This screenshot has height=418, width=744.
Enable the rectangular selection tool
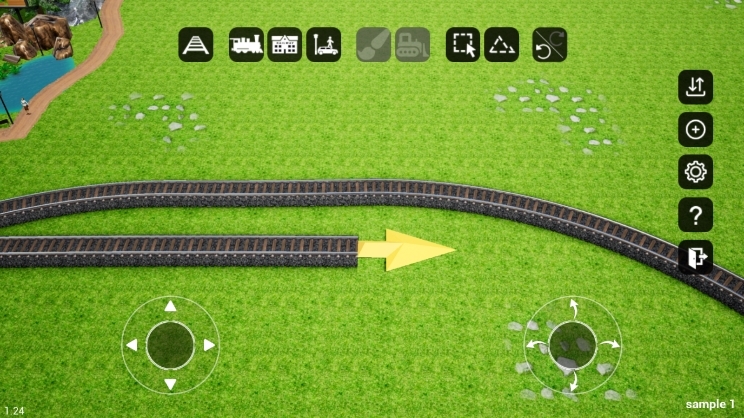463,45
